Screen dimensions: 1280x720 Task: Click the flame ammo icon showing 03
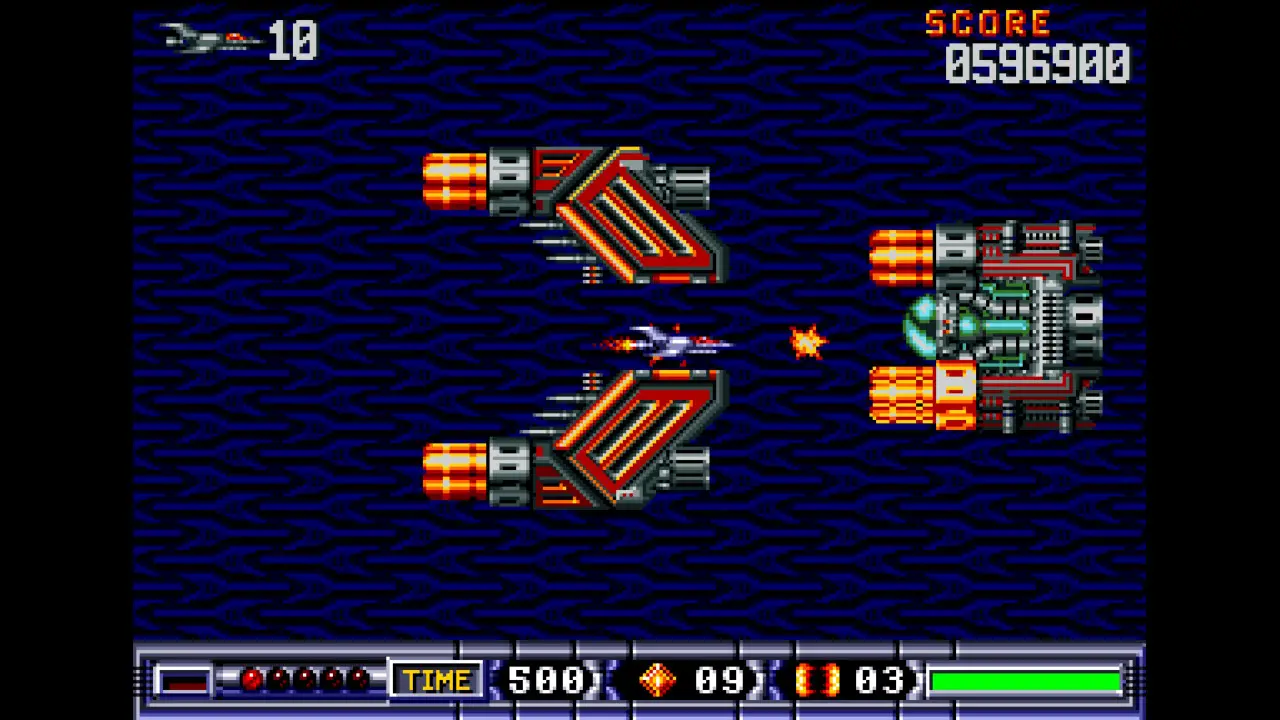(x=820, y=680)
